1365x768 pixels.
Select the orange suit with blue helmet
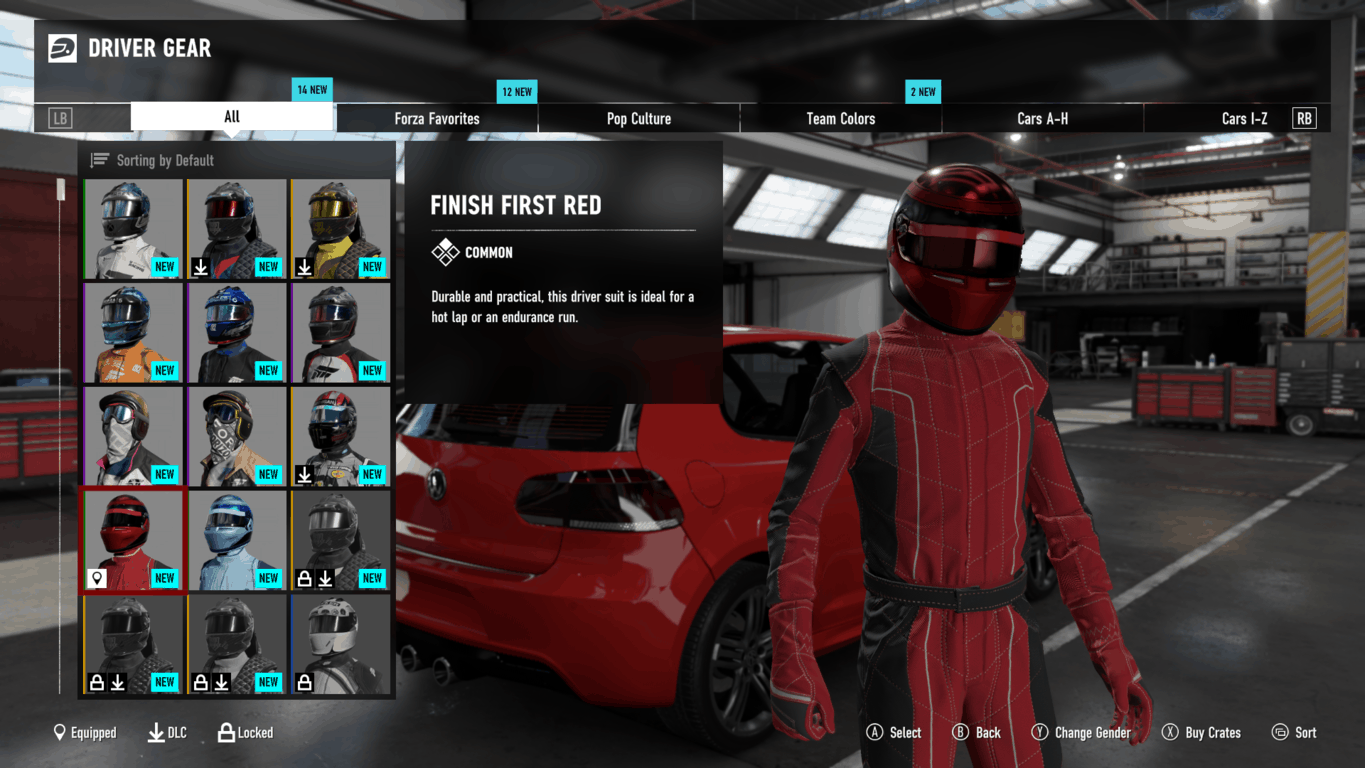click(x=133, y=332)
